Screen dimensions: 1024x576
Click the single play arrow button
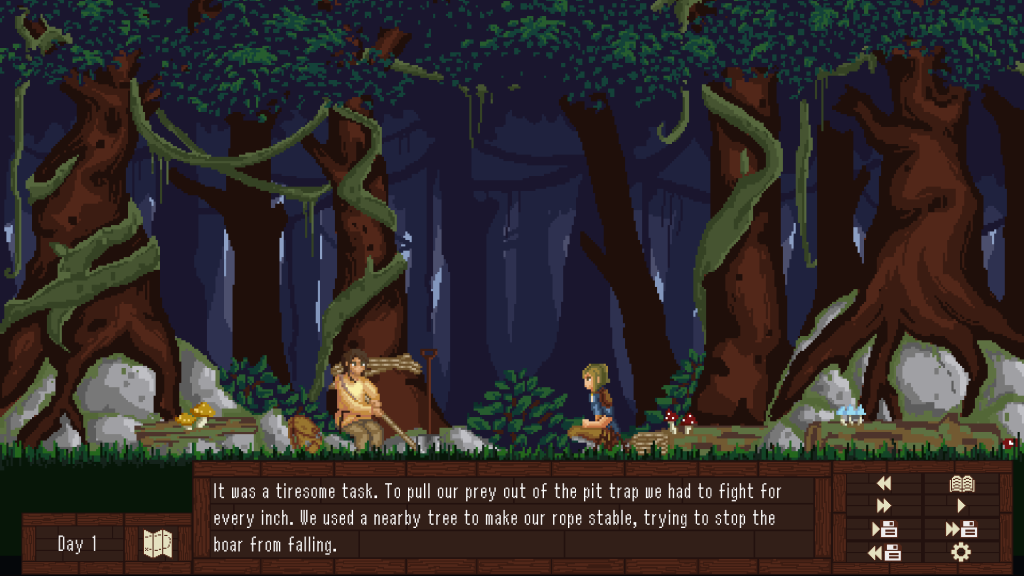[962, 507]
